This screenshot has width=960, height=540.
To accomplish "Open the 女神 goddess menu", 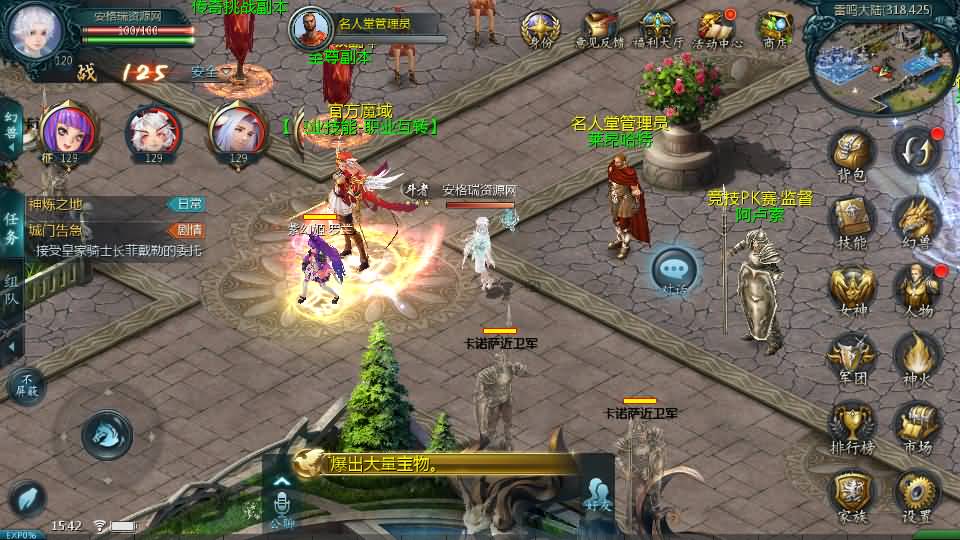I will (851, 287).
